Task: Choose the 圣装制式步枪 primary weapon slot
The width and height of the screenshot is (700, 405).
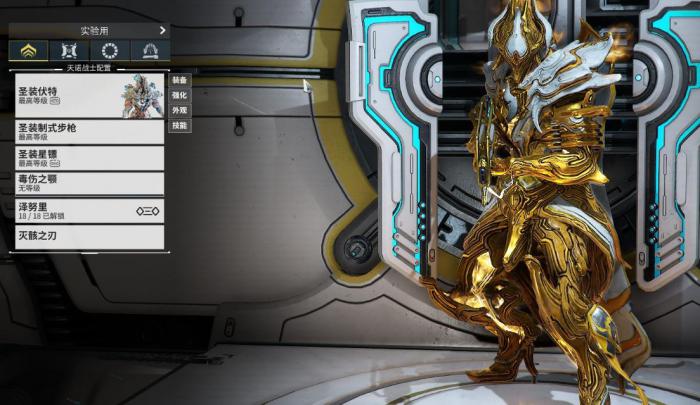Action: [x=89, y=132]
